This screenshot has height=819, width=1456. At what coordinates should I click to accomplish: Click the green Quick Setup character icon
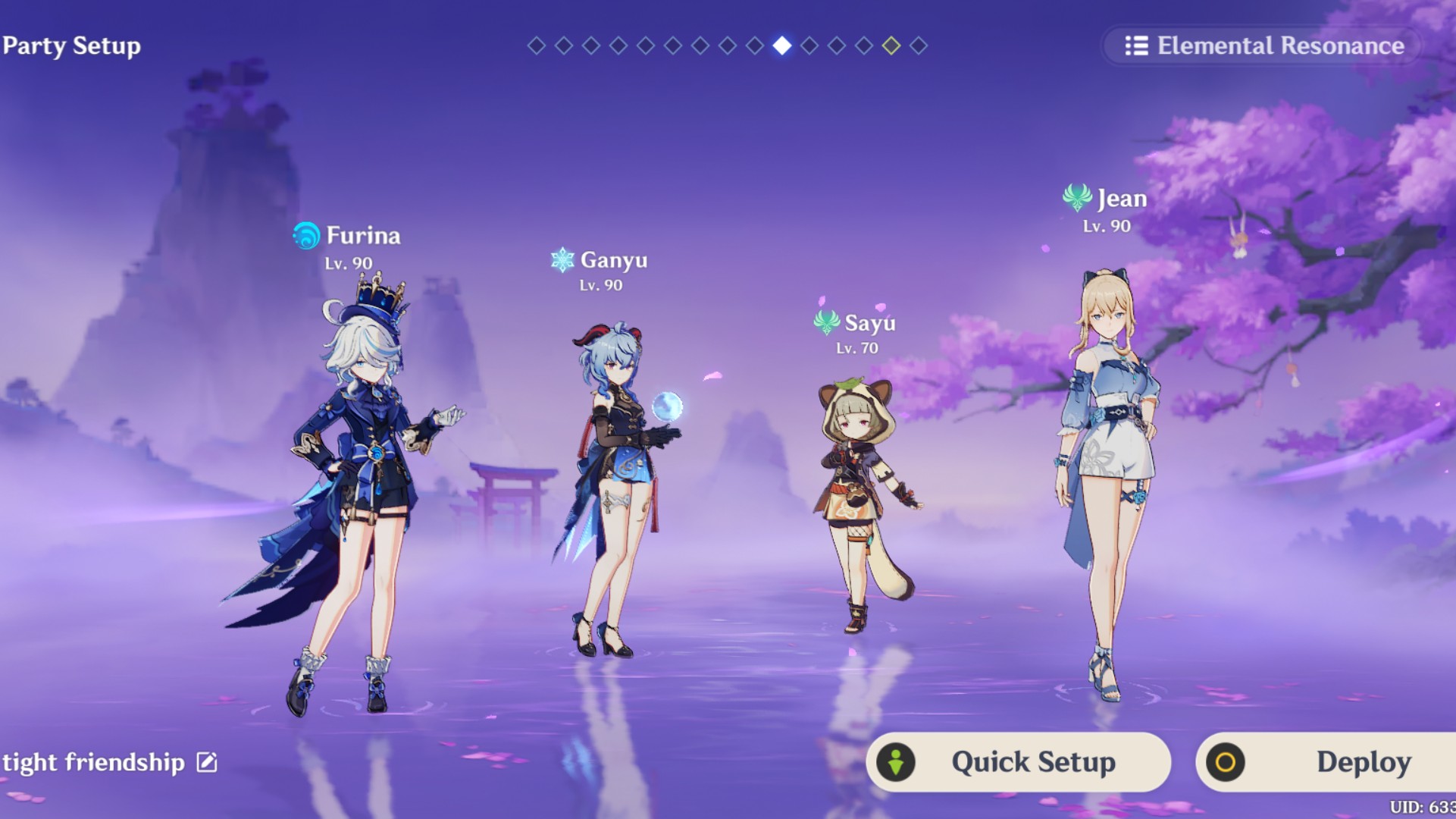pos(897,762)
